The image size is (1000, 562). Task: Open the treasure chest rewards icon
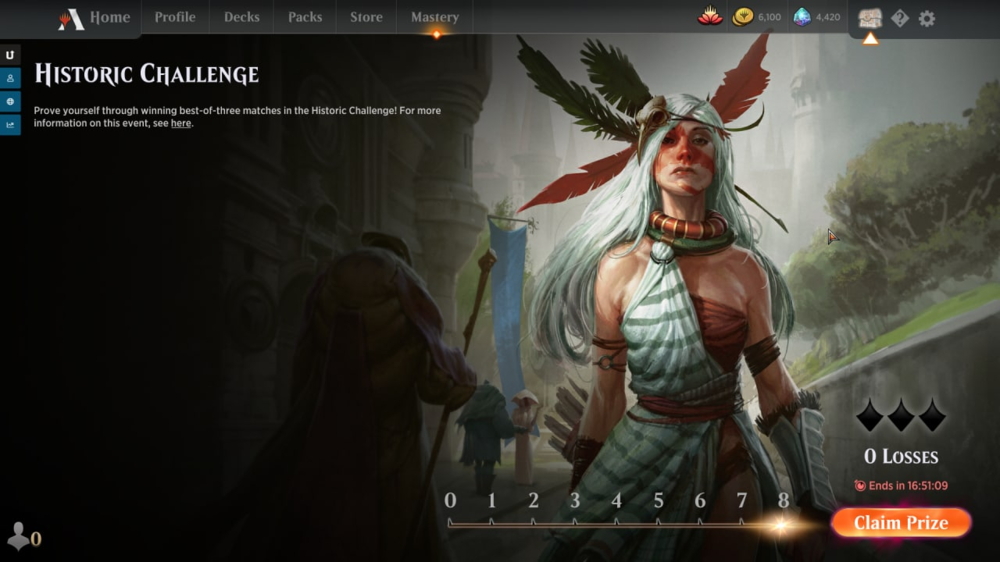[870, 18]
